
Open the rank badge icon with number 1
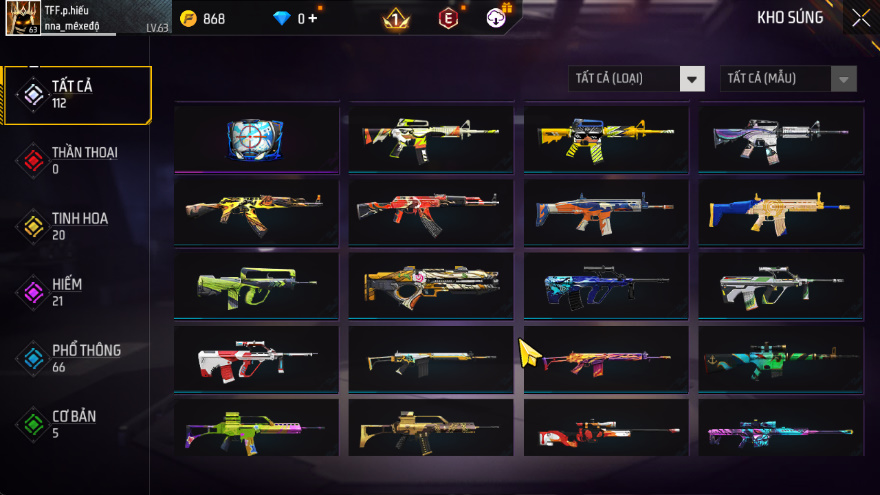pyautogui.click(x=395, y=19)
